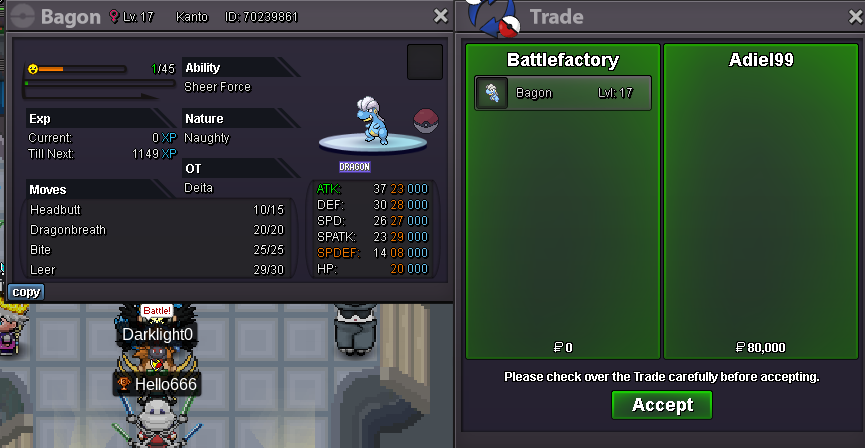
Task: Pick the Leer move entry
Action: point(157,270)
